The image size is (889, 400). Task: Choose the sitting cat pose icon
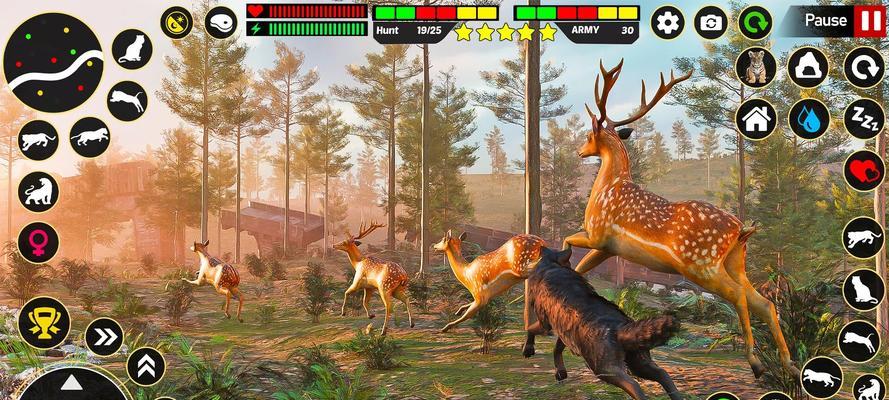coord(131,48)
